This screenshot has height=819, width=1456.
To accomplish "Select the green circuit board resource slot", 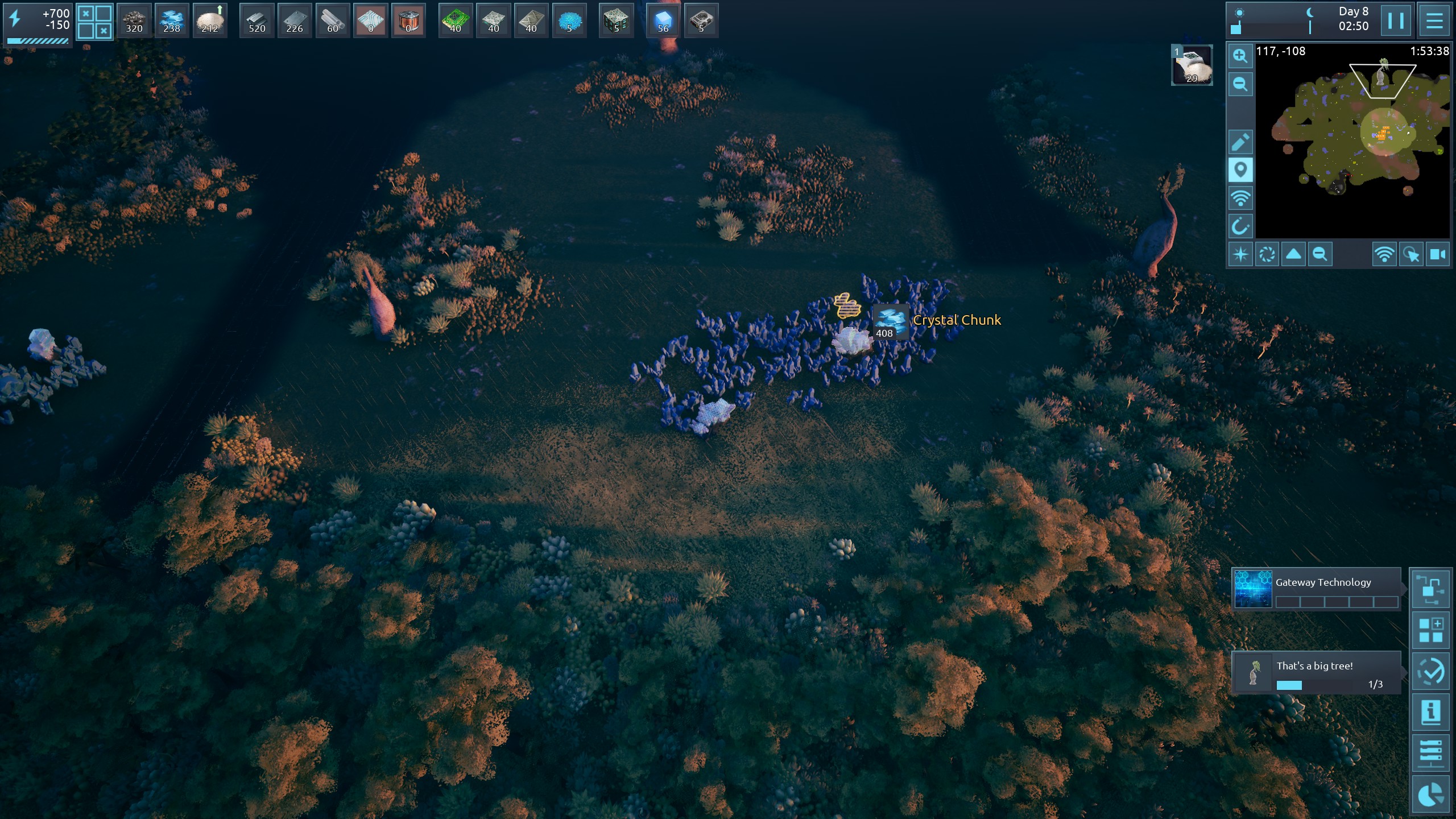I will pyautogui.click(x=456, y=20).
